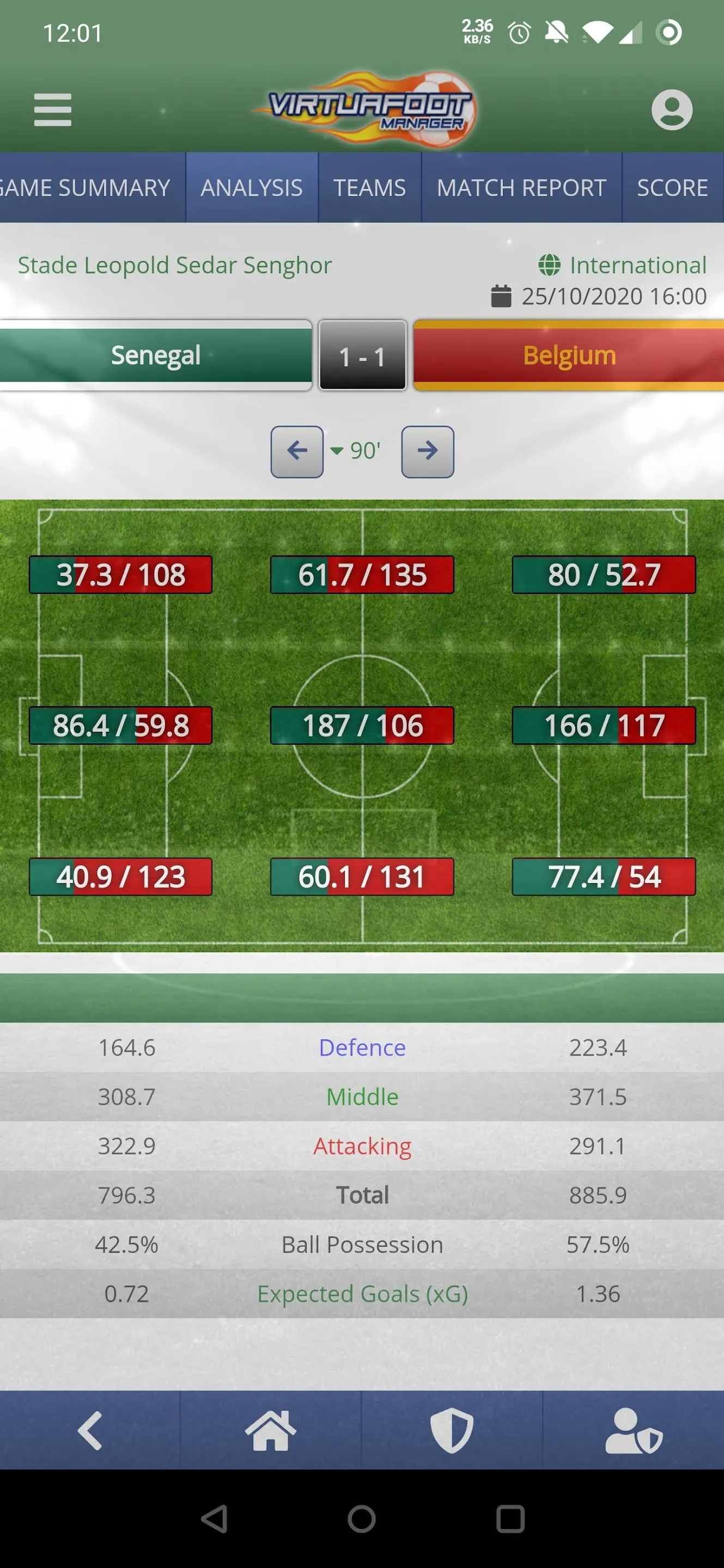
Task: Advance to next minute with right arrow
Action: pyautogui.click(x=427, y=451)
